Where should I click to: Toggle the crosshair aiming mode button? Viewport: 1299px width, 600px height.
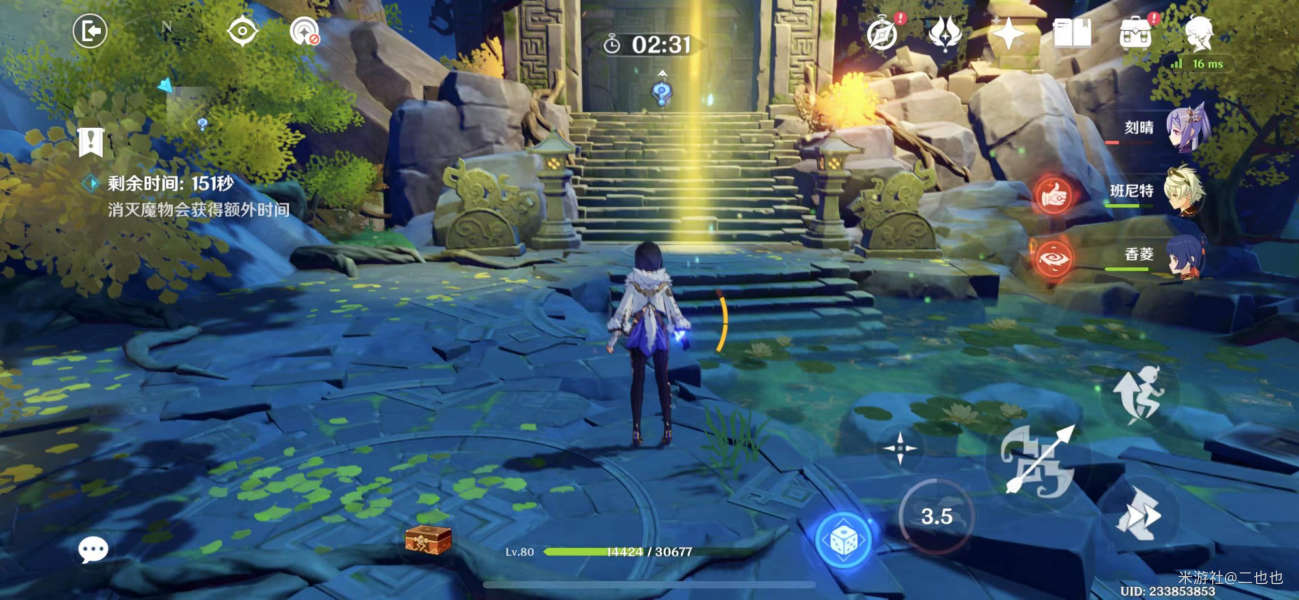(x=901, y=448)
